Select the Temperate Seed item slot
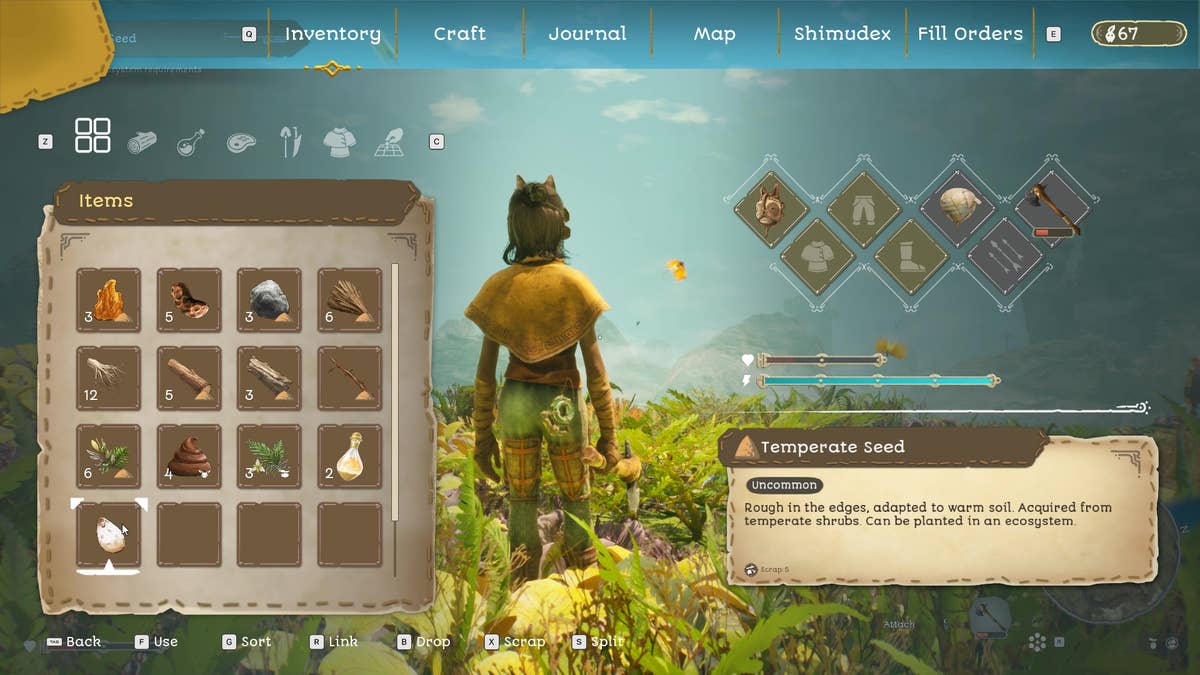1200x675 pixels. pyautogui.click(x=109, y=535)
